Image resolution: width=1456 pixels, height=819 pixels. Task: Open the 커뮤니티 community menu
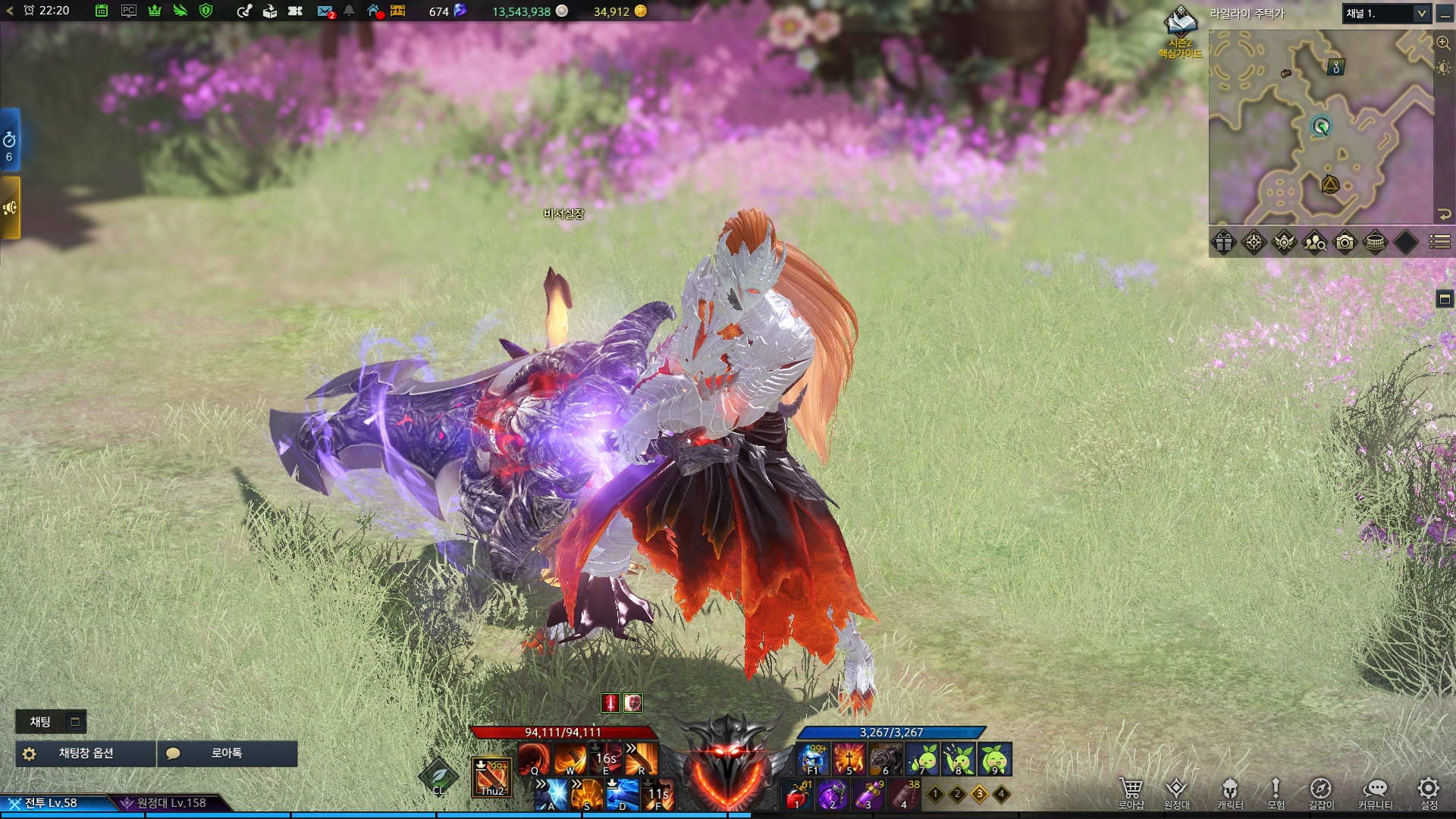click(1375, 792)
